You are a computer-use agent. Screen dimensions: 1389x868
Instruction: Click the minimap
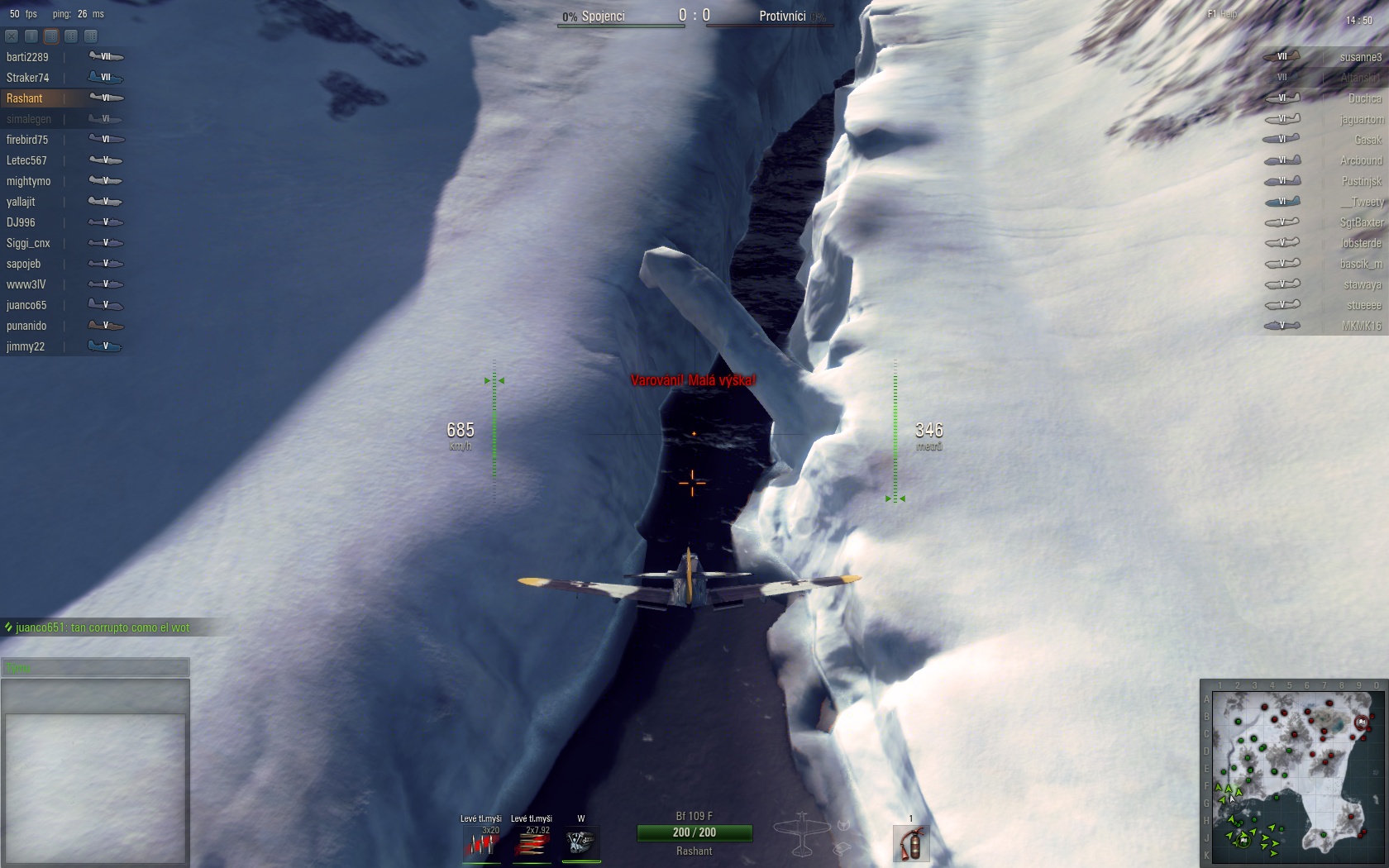(x=1296, y=774)
